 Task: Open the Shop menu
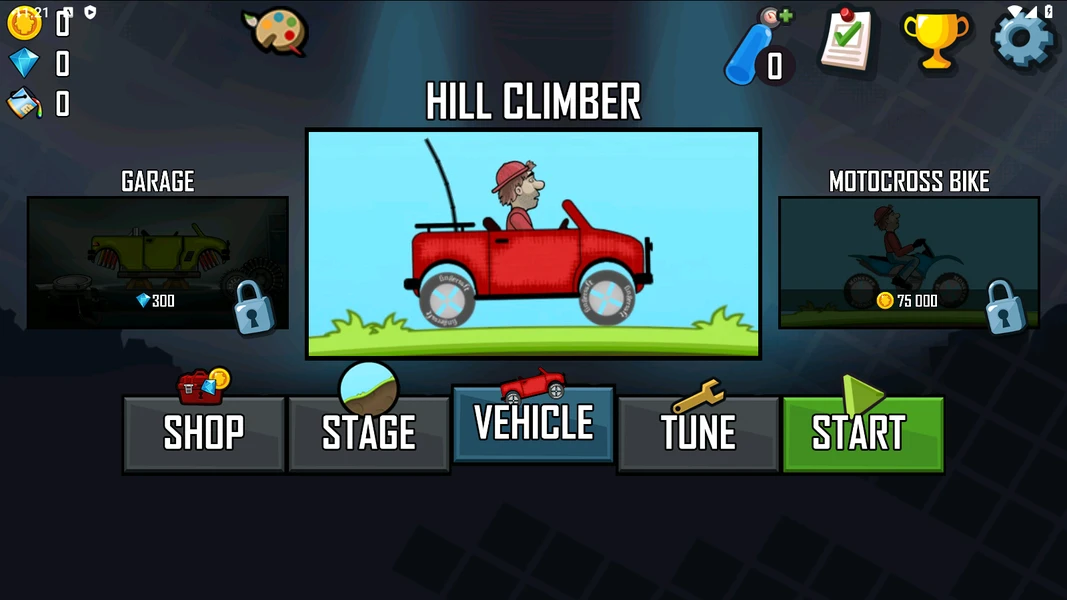click(x=204, y=433)
